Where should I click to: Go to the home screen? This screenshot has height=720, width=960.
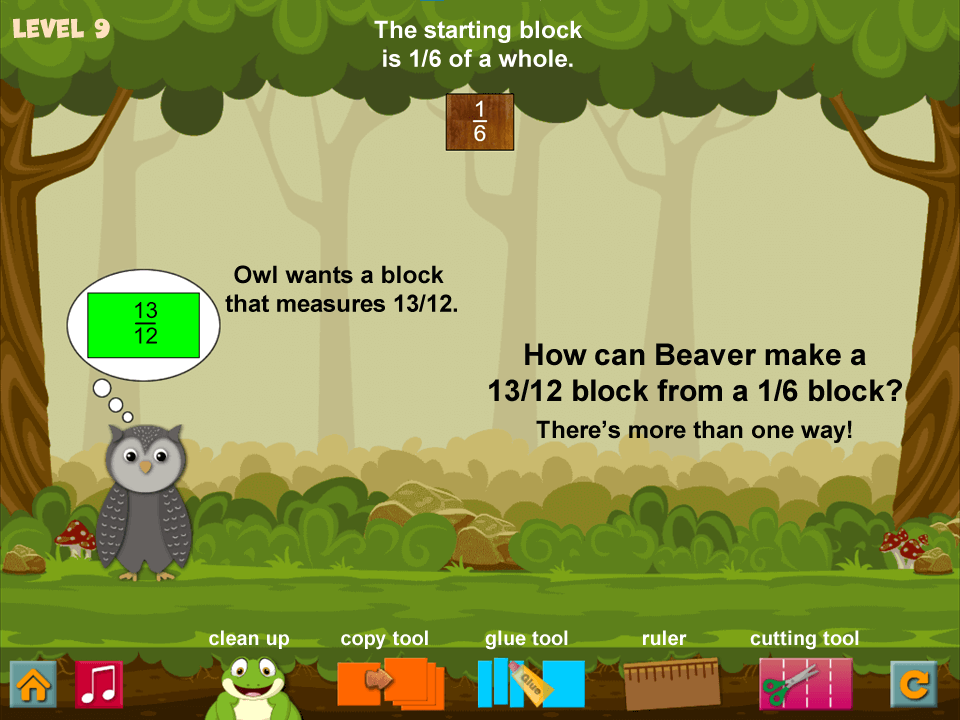(33, 685)
